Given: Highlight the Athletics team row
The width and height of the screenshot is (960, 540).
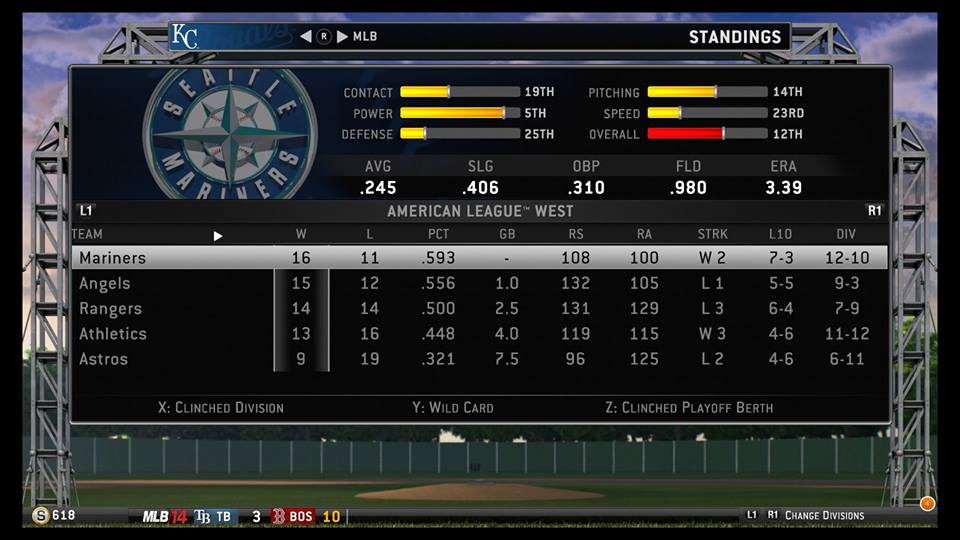Looking at the screenshot, I should 113,334.
